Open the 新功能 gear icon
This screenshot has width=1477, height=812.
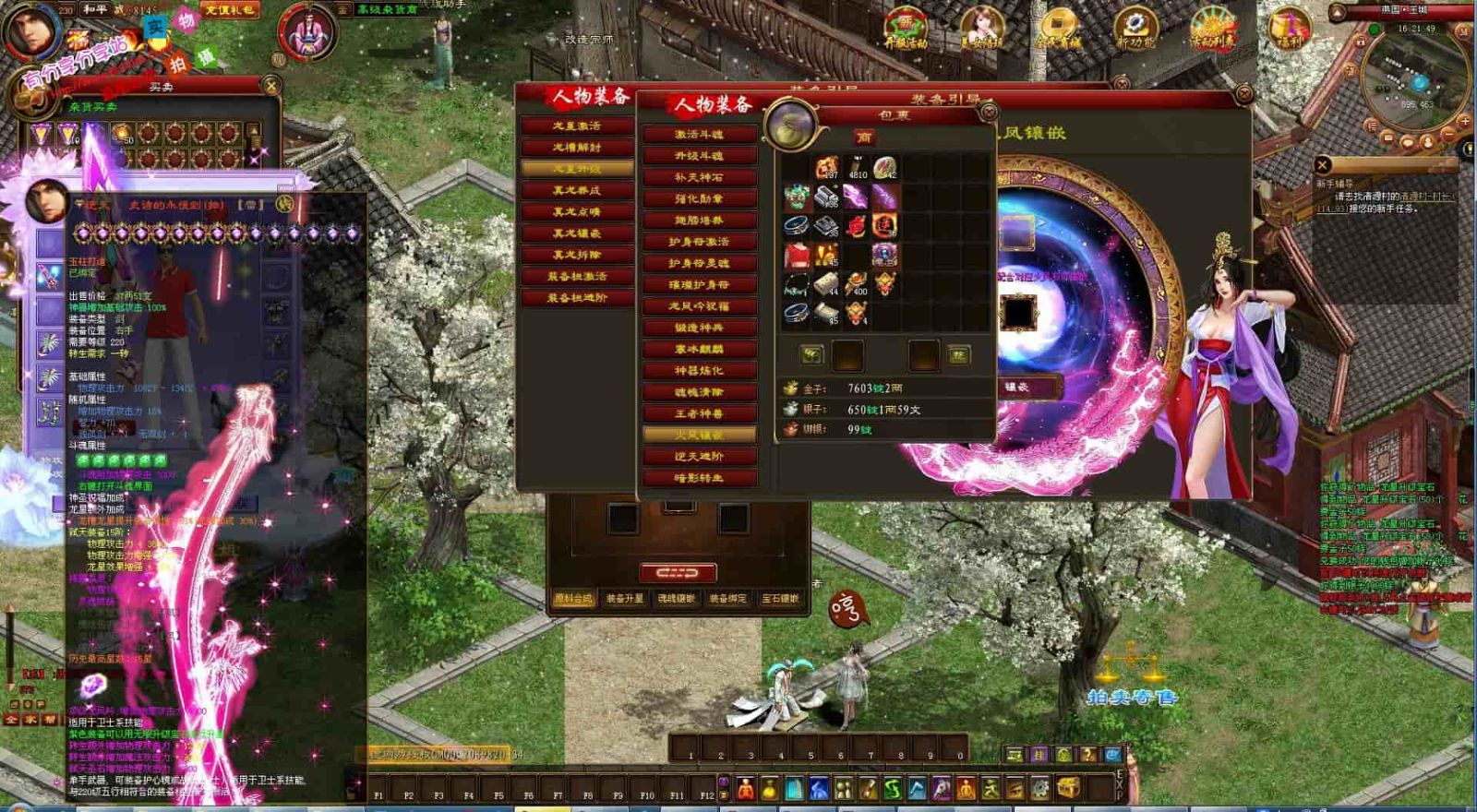pyautogui.click(x=1136, y=30)
